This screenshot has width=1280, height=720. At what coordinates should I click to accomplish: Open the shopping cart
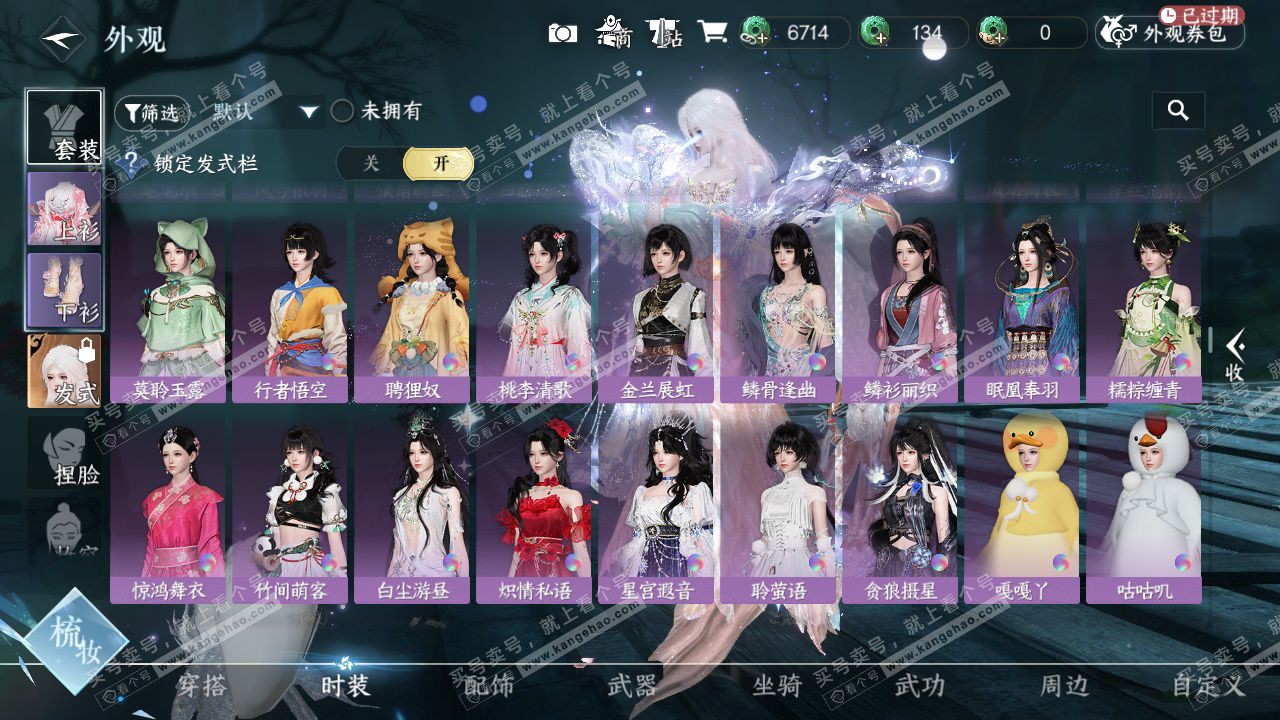tap(712, 32)
